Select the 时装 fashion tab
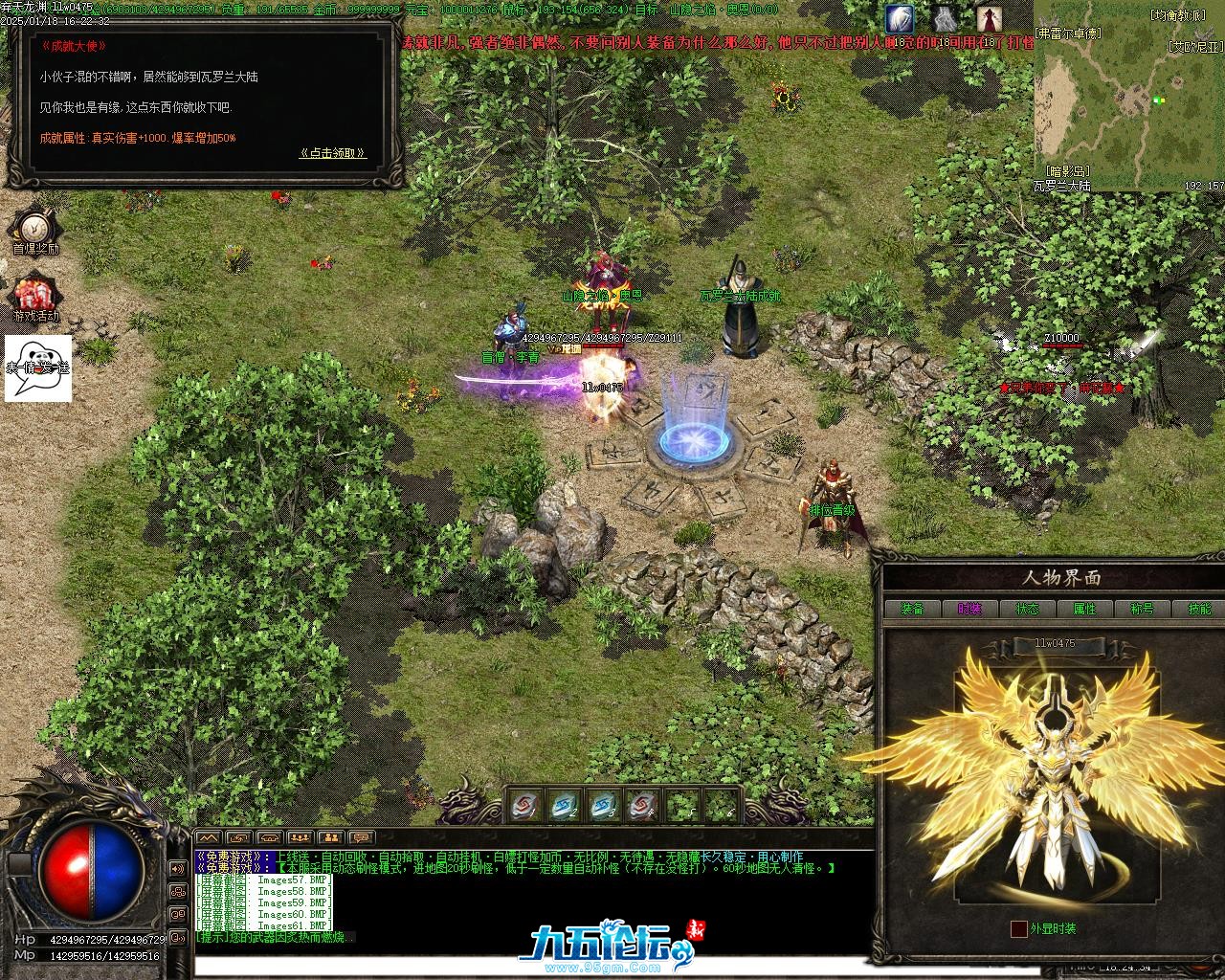 click(969, 609)
